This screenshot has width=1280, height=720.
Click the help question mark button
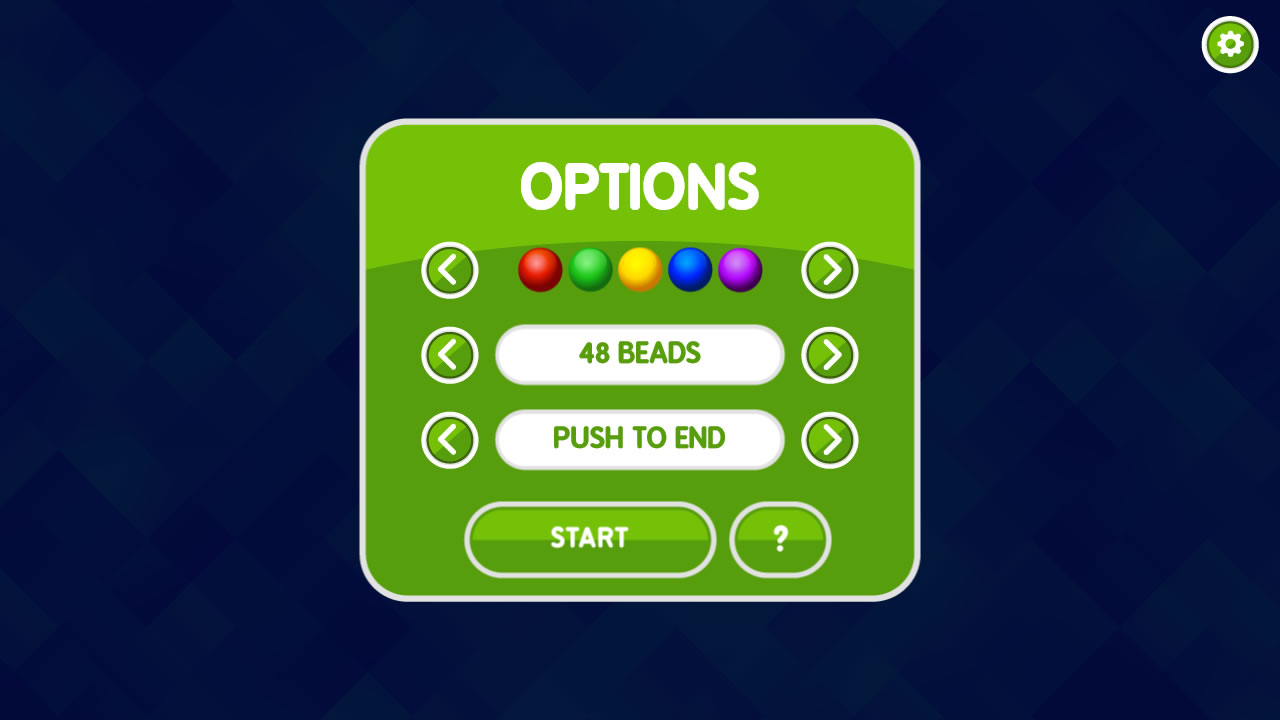780,540
